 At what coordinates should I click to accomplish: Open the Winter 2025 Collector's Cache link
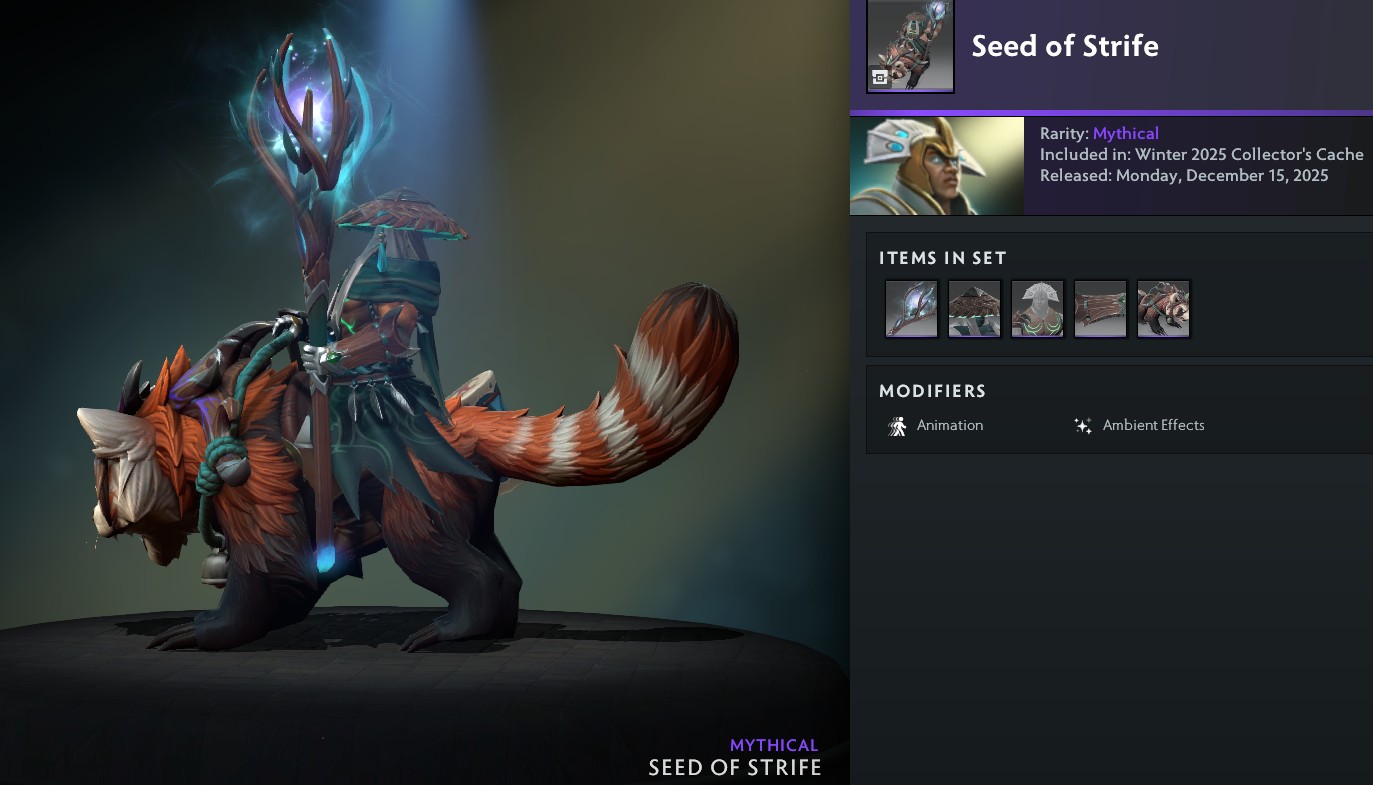(x=1249, y=155)
